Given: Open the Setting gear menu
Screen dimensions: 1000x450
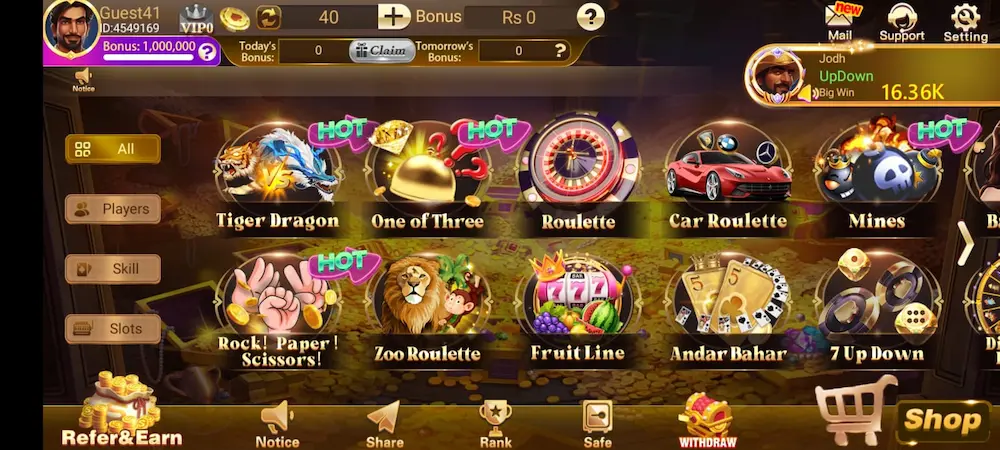Looking at the screenshot, I should (x=965, y=22).
